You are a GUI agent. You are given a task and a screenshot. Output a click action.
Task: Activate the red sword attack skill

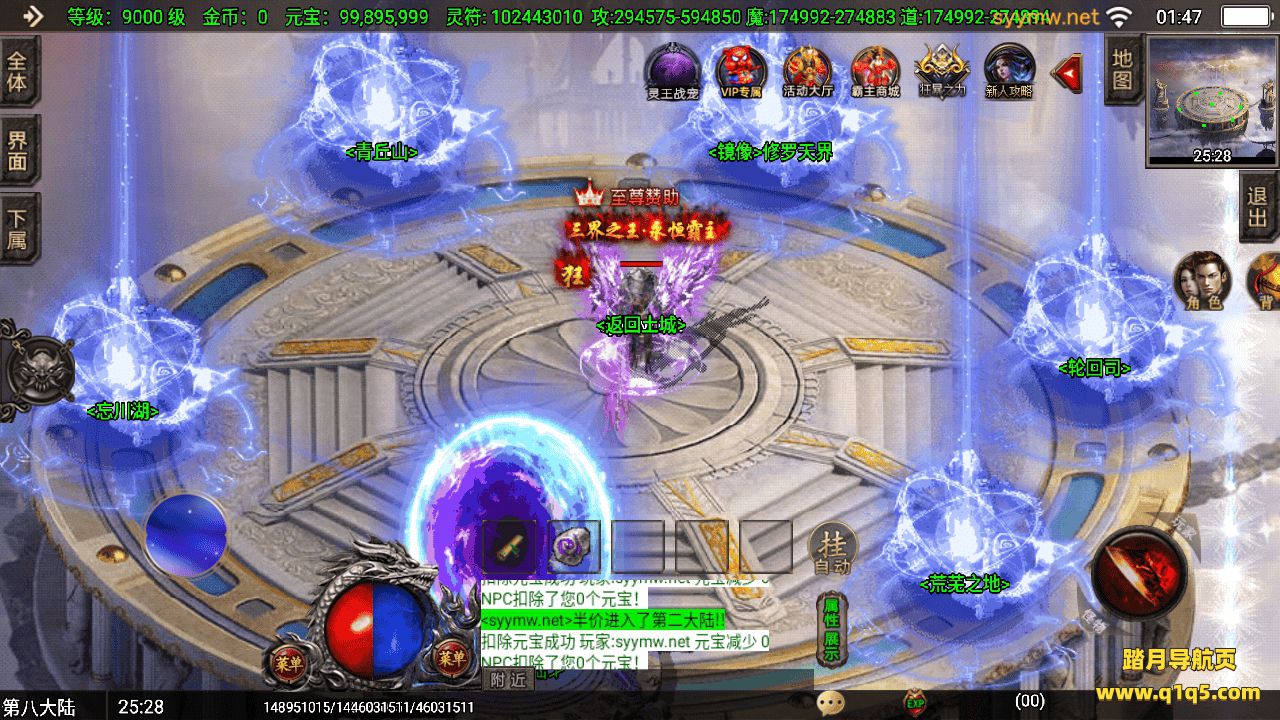tap(1140, 571)
